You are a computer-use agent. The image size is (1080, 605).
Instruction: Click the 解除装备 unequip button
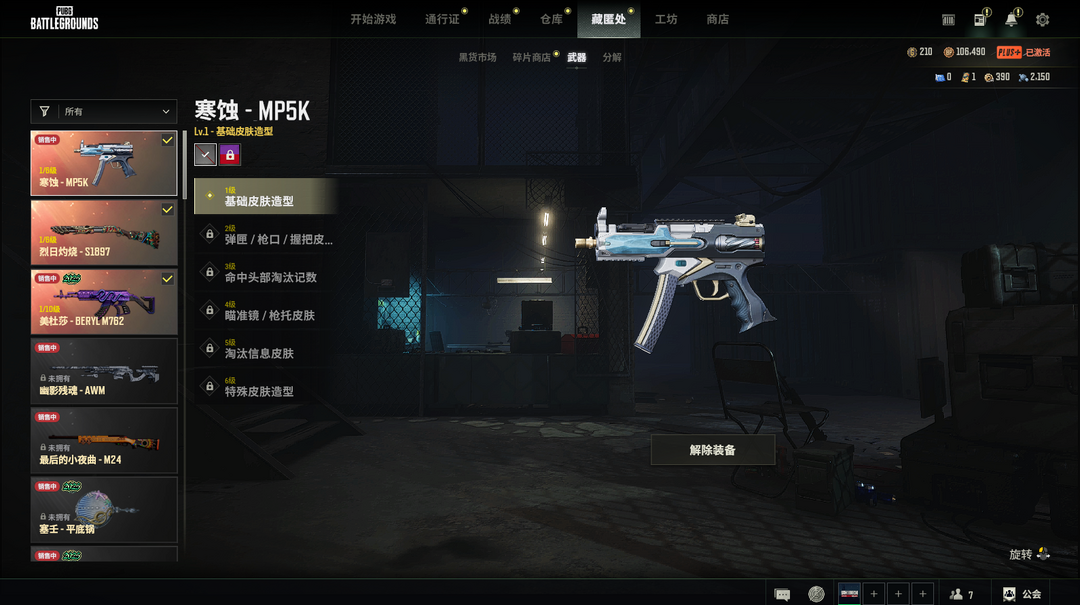click(713, 450)
